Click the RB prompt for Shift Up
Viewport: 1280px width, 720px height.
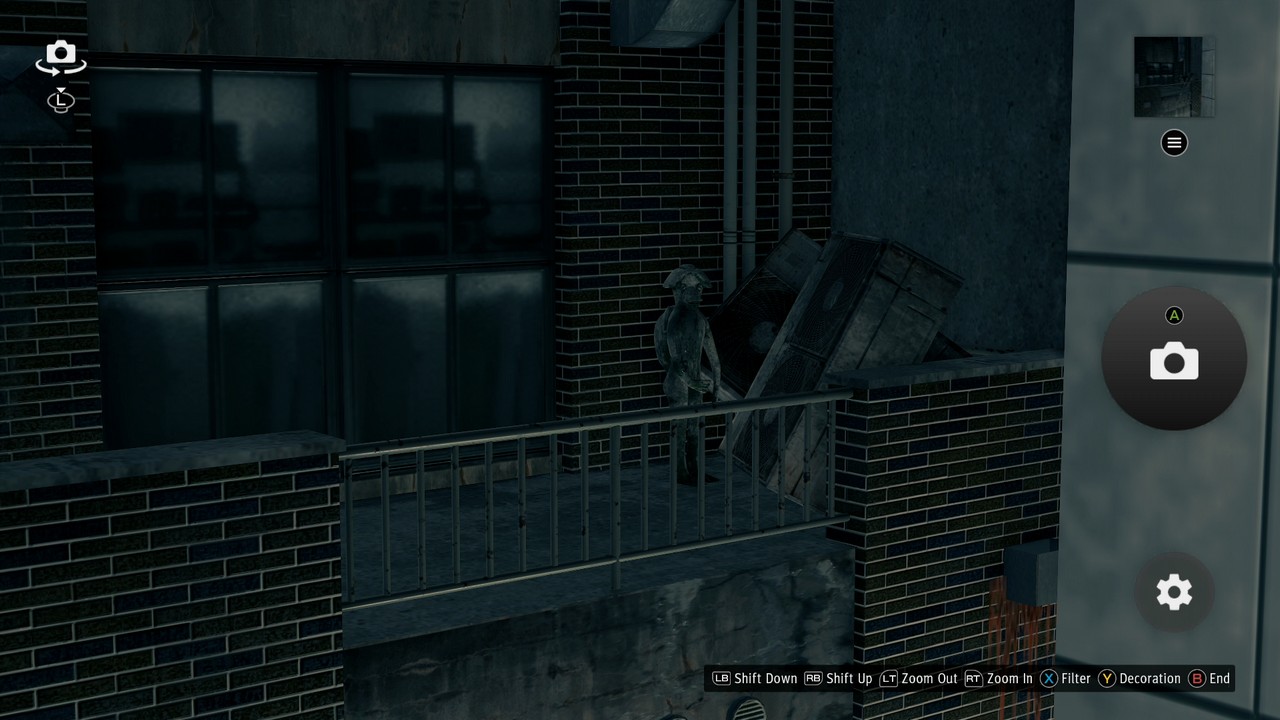[x=811, y=678]
